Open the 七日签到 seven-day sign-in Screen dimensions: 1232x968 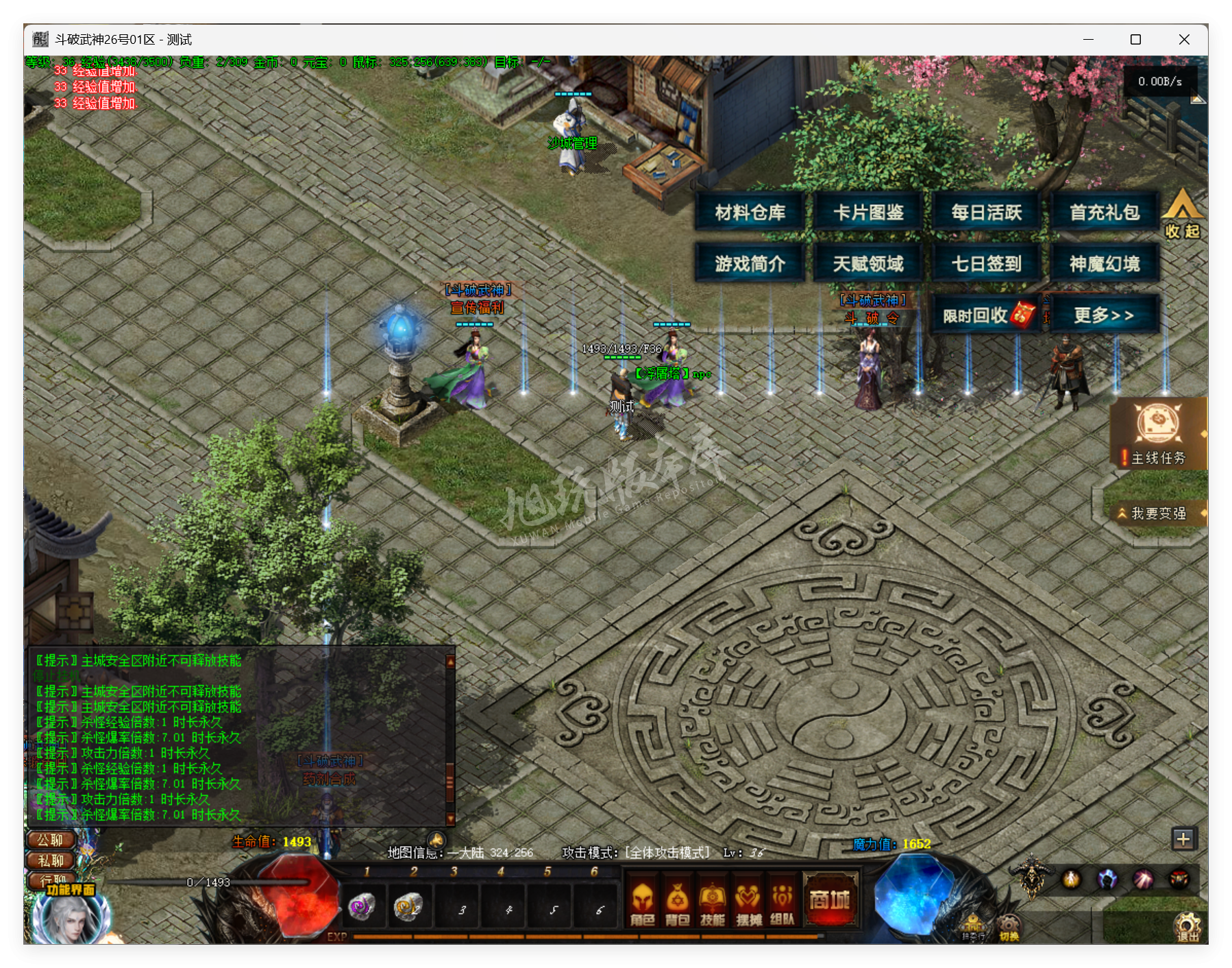coord(985,263)
